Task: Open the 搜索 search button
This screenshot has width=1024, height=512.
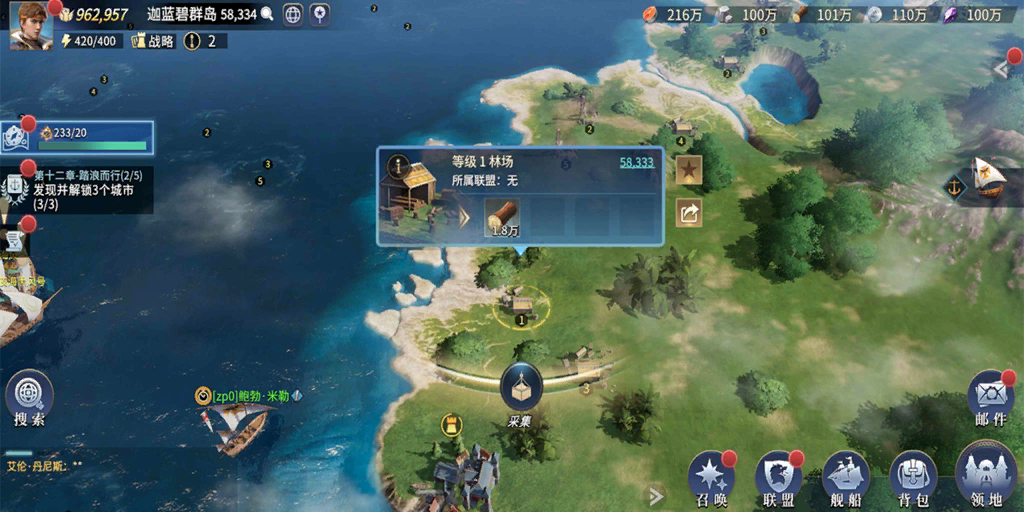Action: click(29, 398)
